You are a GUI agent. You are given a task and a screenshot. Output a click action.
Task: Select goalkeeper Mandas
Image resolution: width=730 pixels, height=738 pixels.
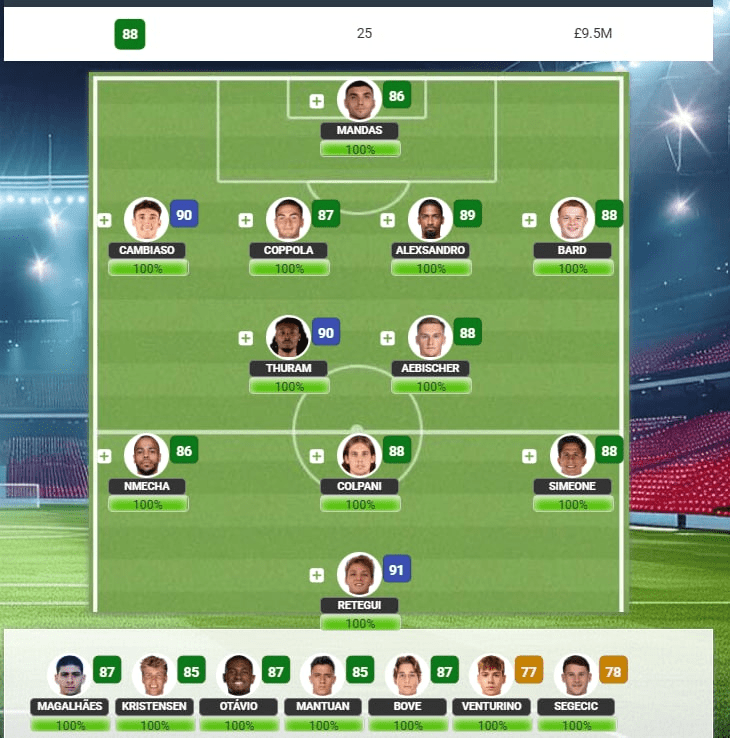tap(360, 99)
